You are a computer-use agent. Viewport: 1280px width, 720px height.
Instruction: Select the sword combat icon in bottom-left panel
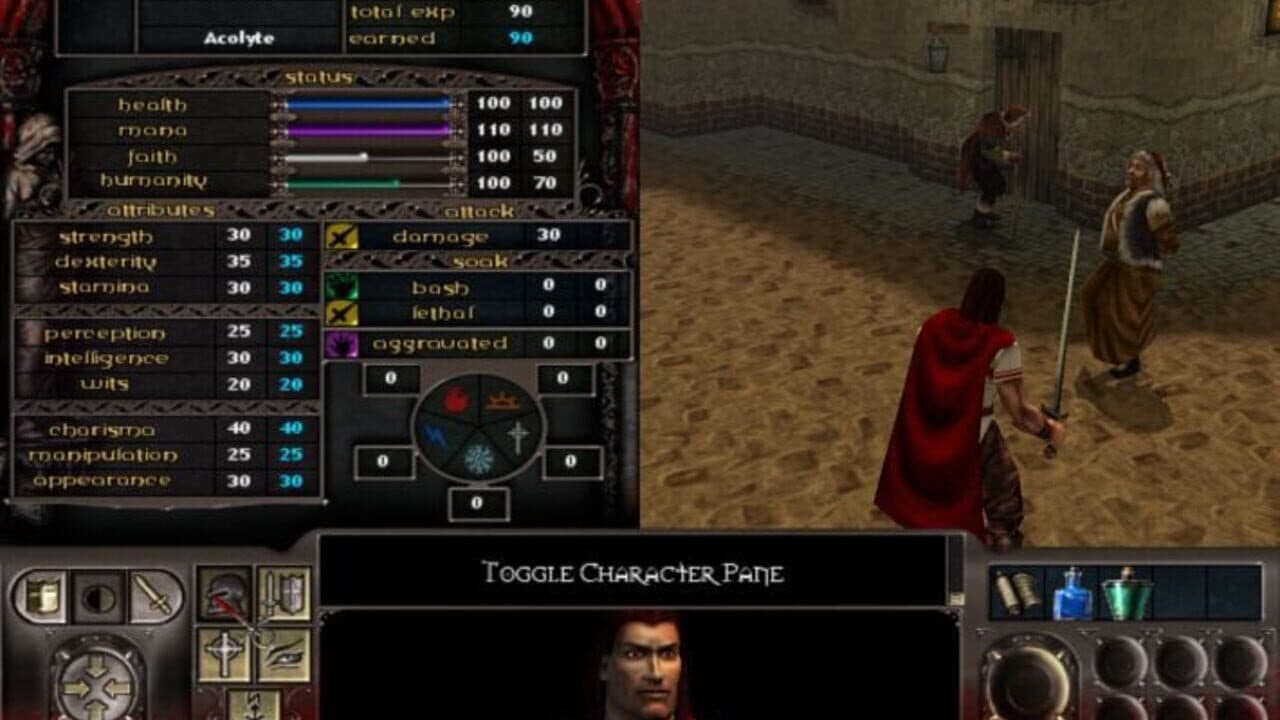(x=153, y=597)
